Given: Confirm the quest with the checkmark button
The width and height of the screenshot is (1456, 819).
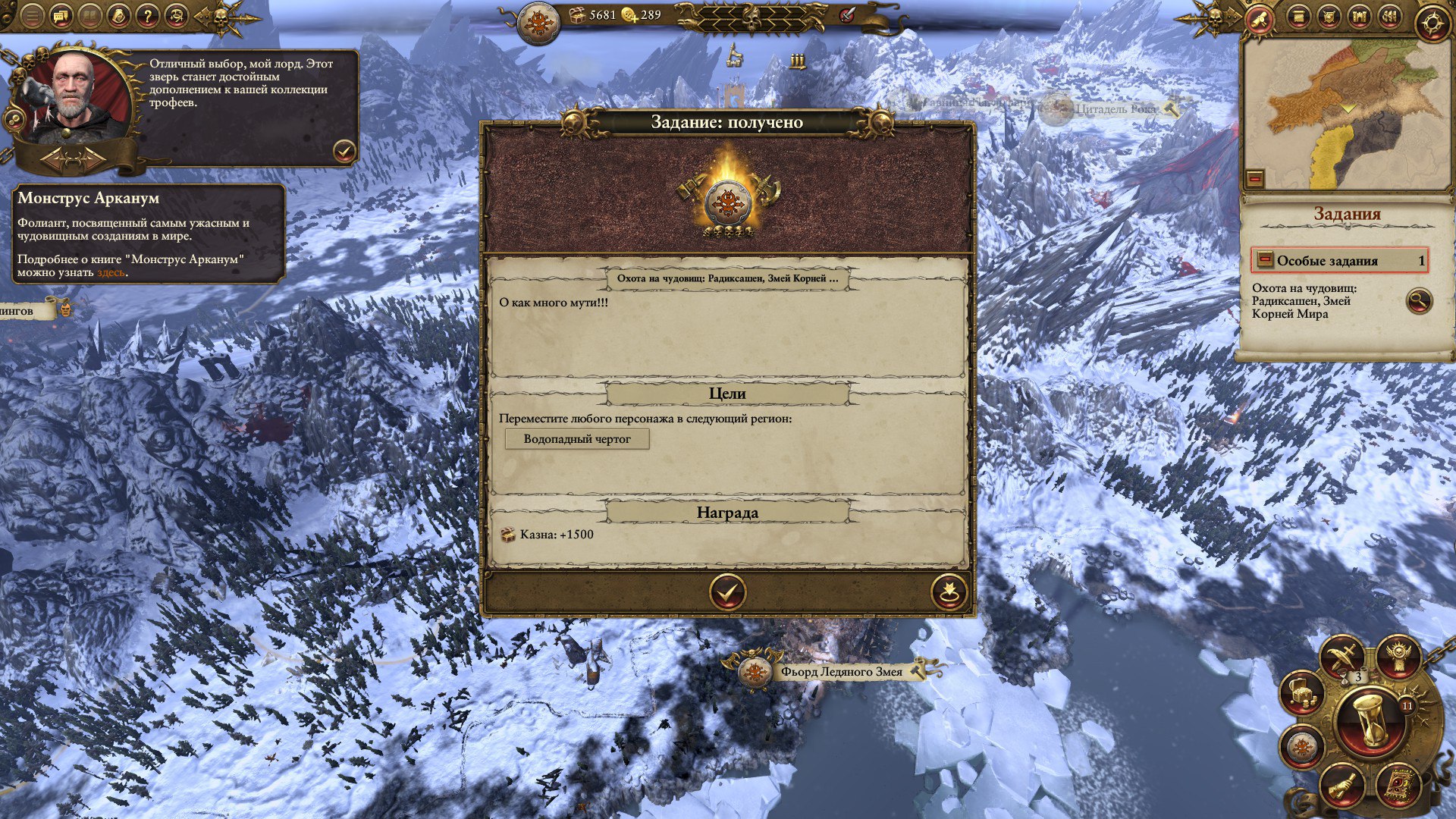Looking at the screenshot, I should click(x=727, y=591).
